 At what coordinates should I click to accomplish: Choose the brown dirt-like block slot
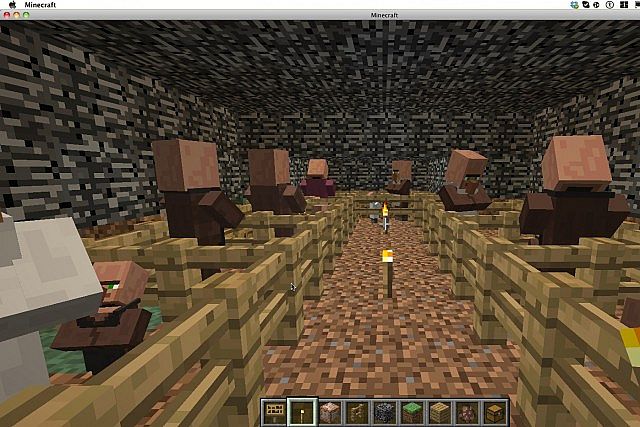pos(329,412)
